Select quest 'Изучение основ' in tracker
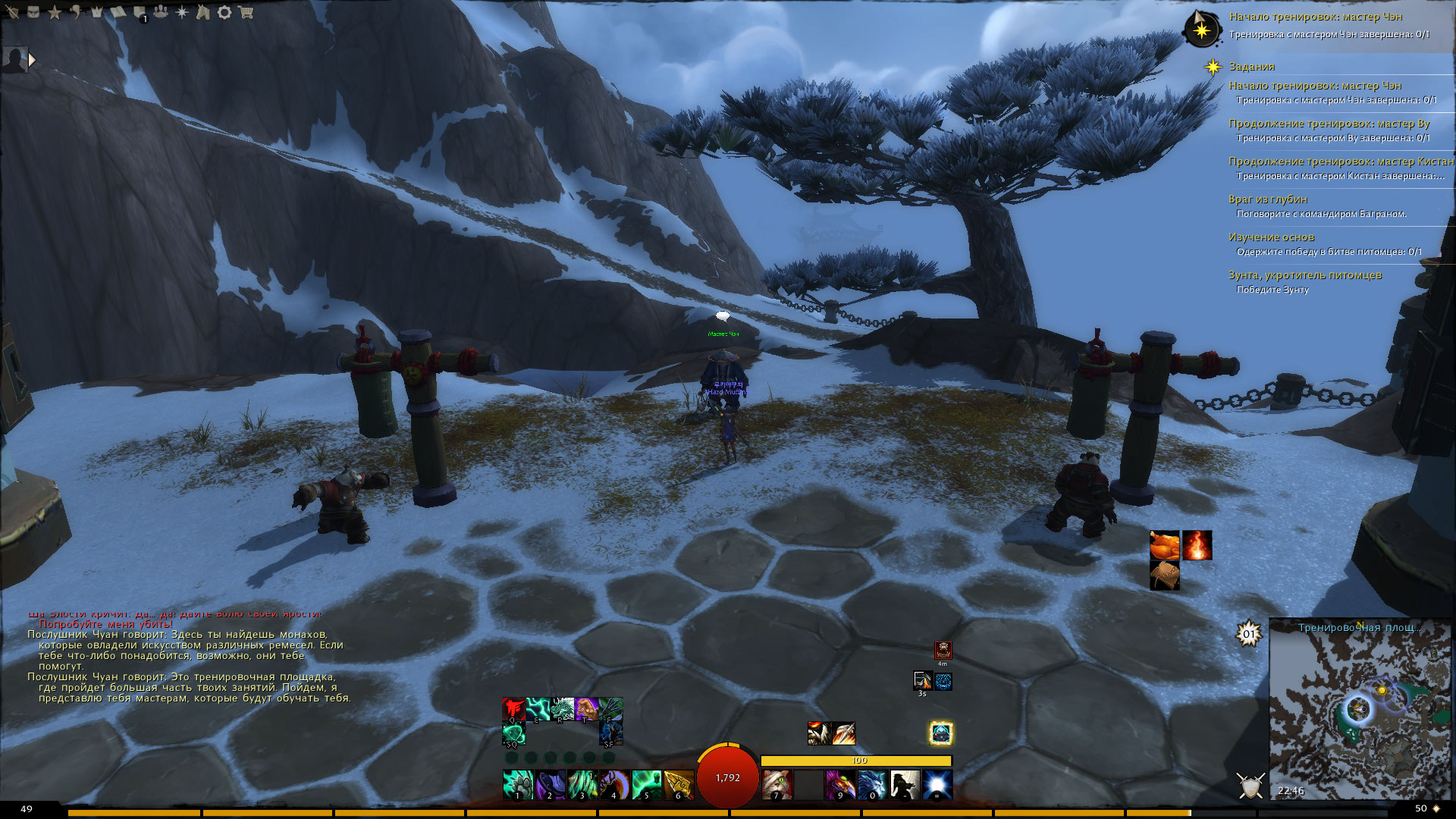The height and width of the screenshot is (819, 1456). pos(1271,237)
